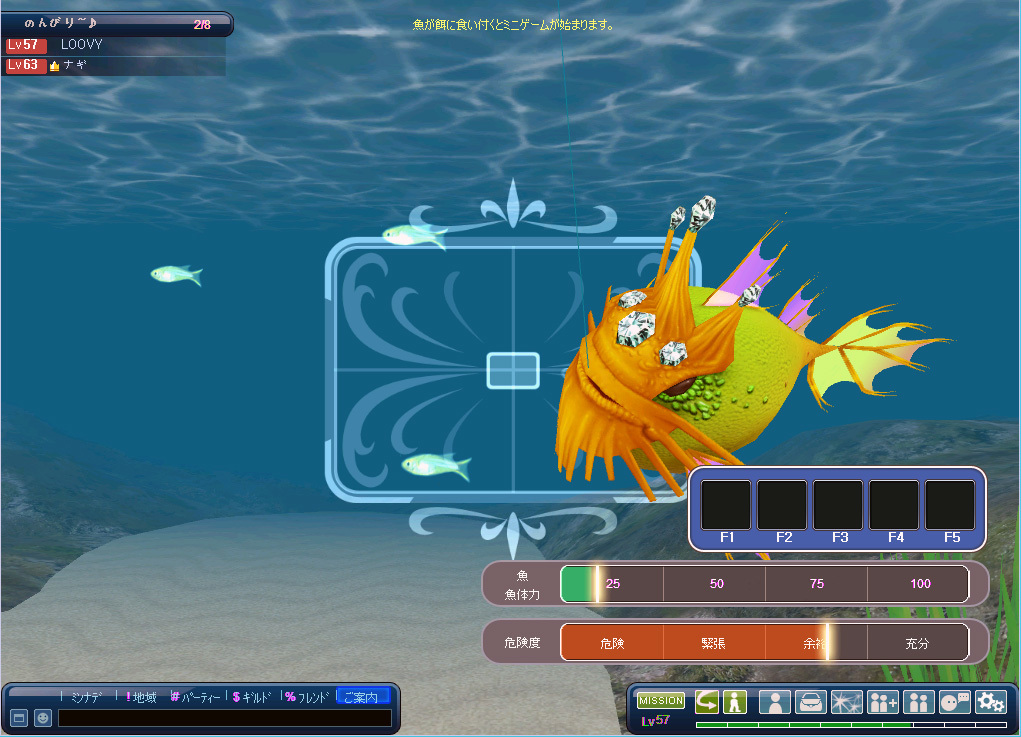Switch to the フレンド chat tab
This screenshot has width=1021, height=737.
(308, 697)
